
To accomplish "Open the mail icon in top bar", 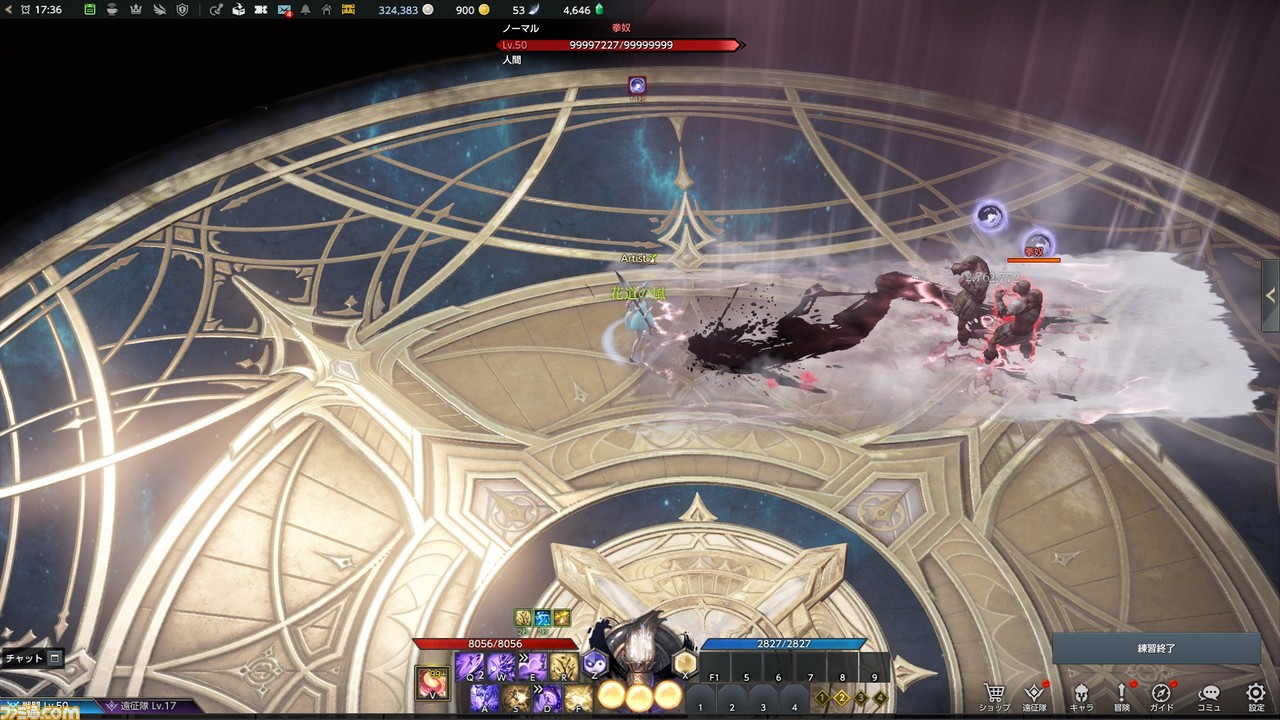I will coord(285,10).
